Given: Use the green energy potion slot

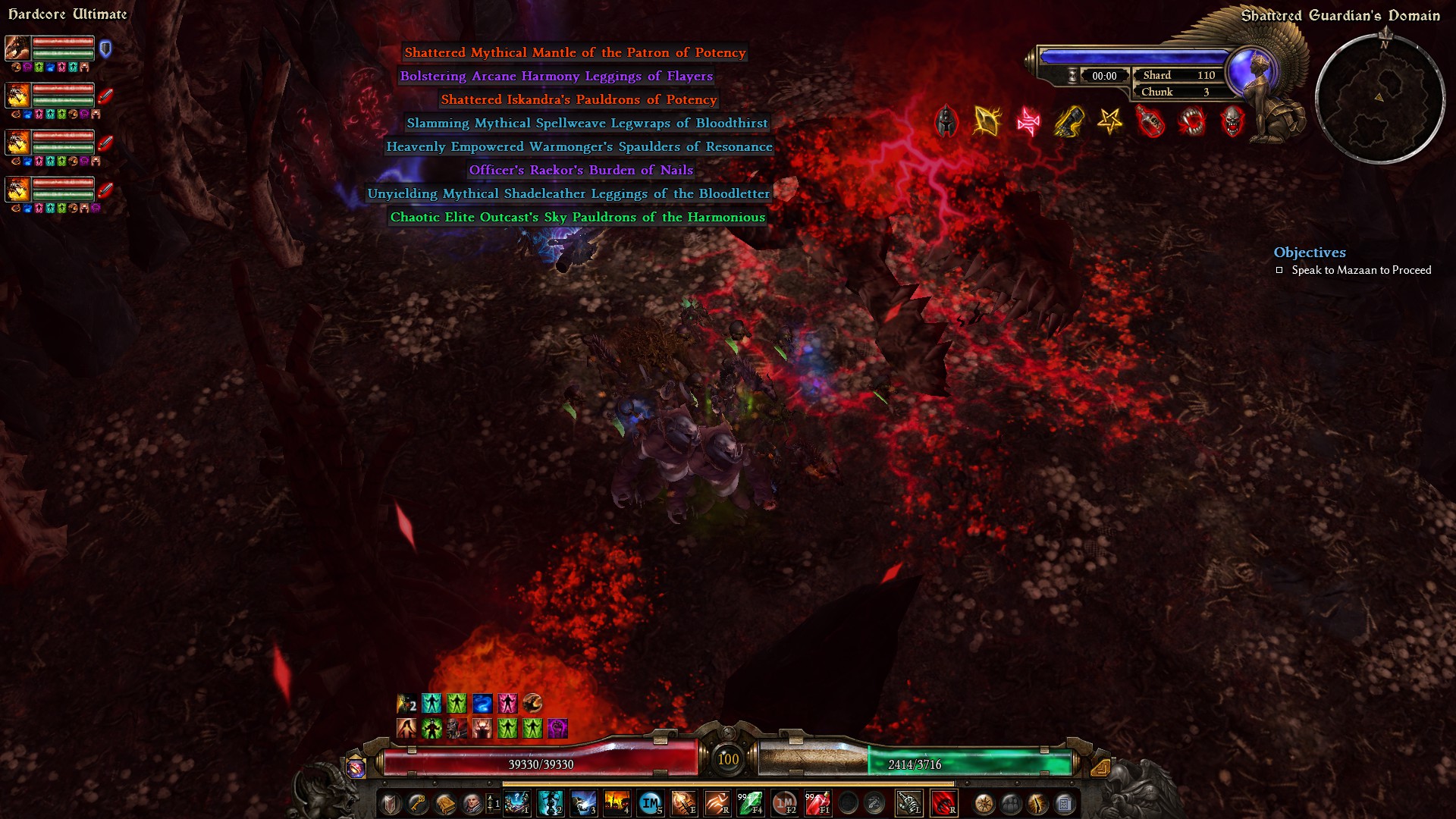Looking at the screenshot, I should tap(750, 803).
